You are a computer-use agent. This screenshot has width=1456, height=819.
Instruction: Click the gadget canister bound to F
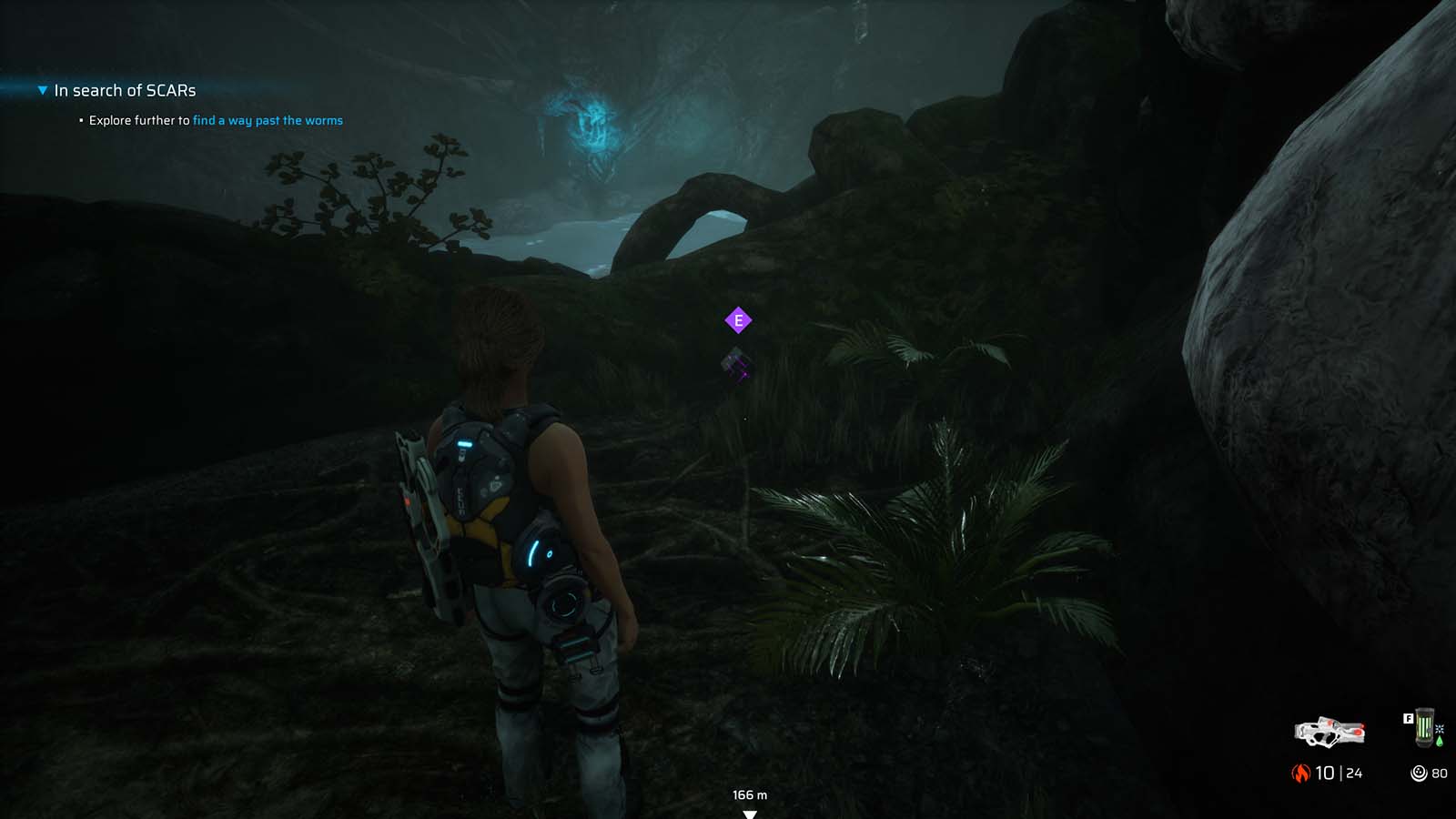coord(1425,726)
